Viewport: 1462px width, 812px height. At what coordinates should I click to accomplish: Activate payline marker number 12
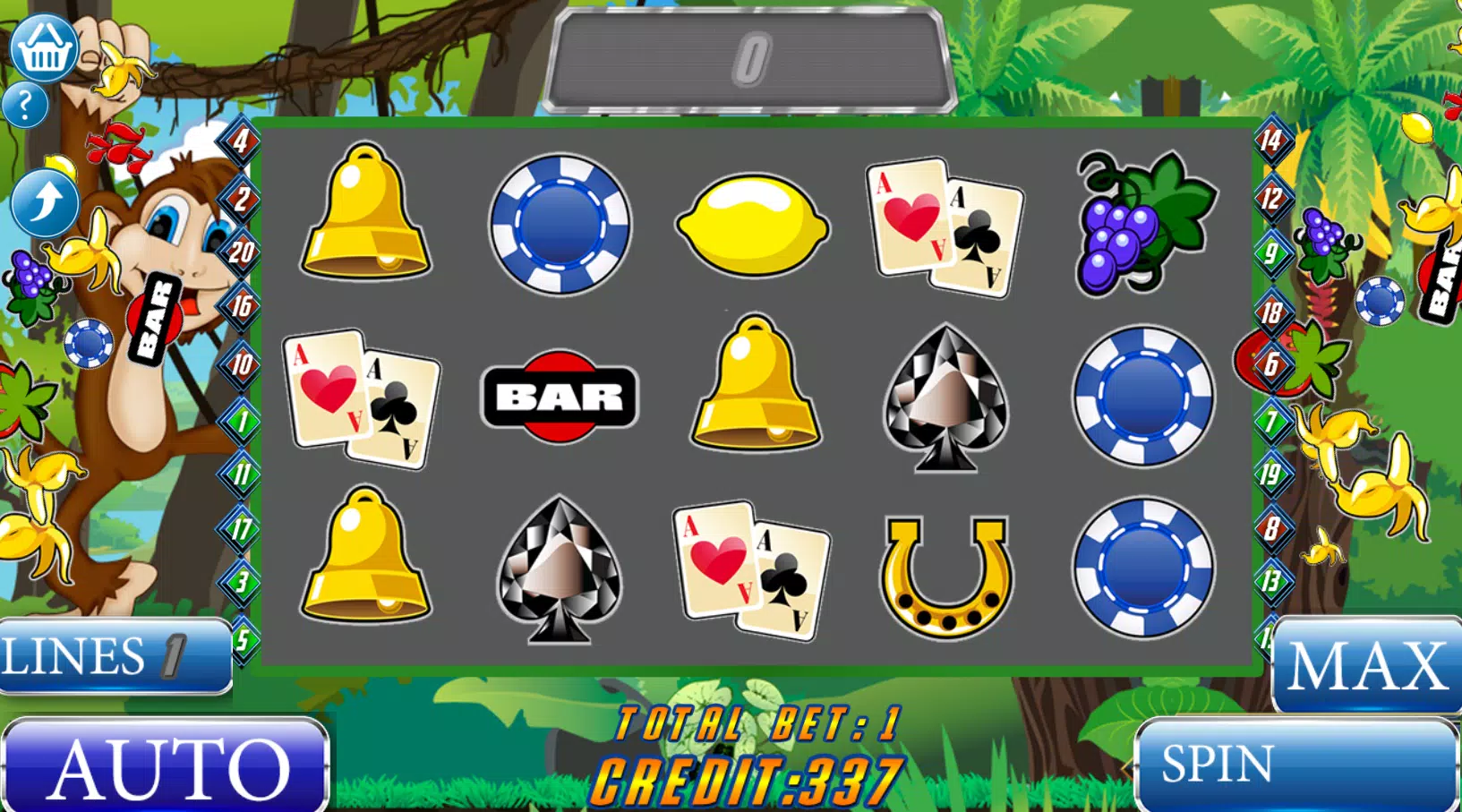coord(1271,198)
